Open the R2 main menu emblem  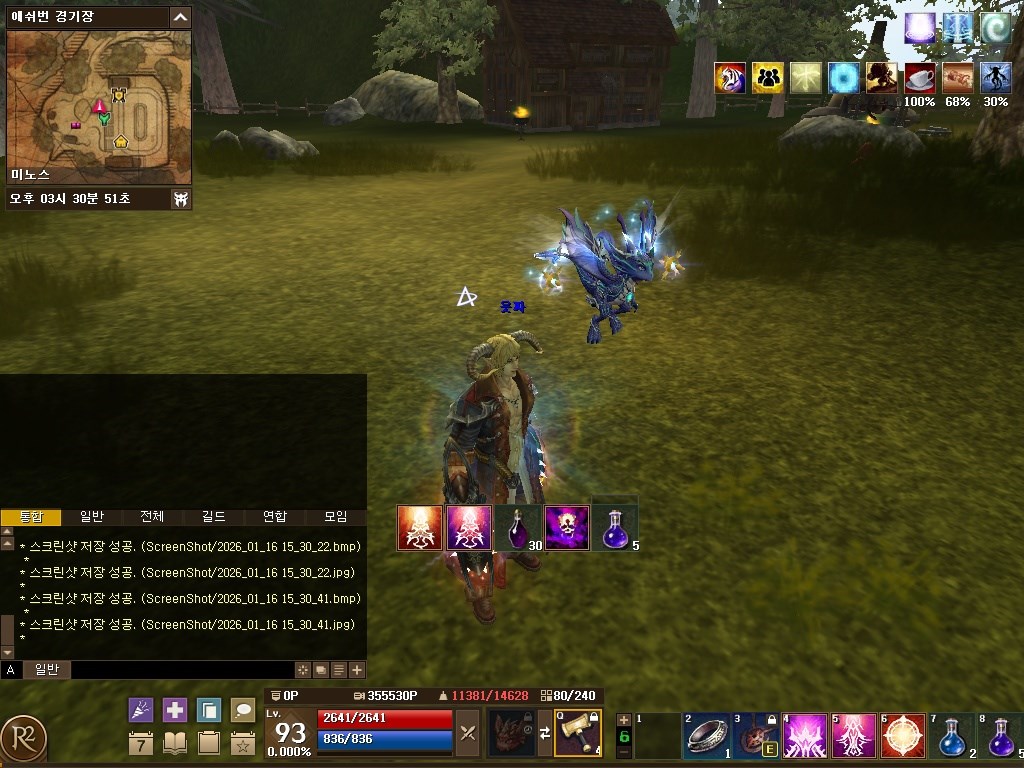tap(23, 738)
